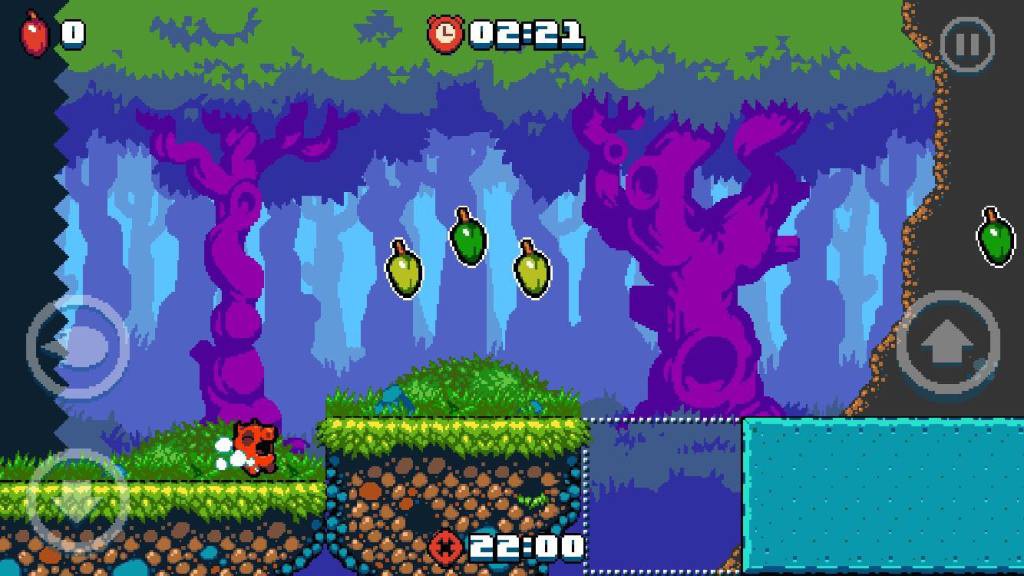Viewport: 1024px width, 576px height.
Task: Tap the down-arrow touch button
Action: click(x=77, y=498)
